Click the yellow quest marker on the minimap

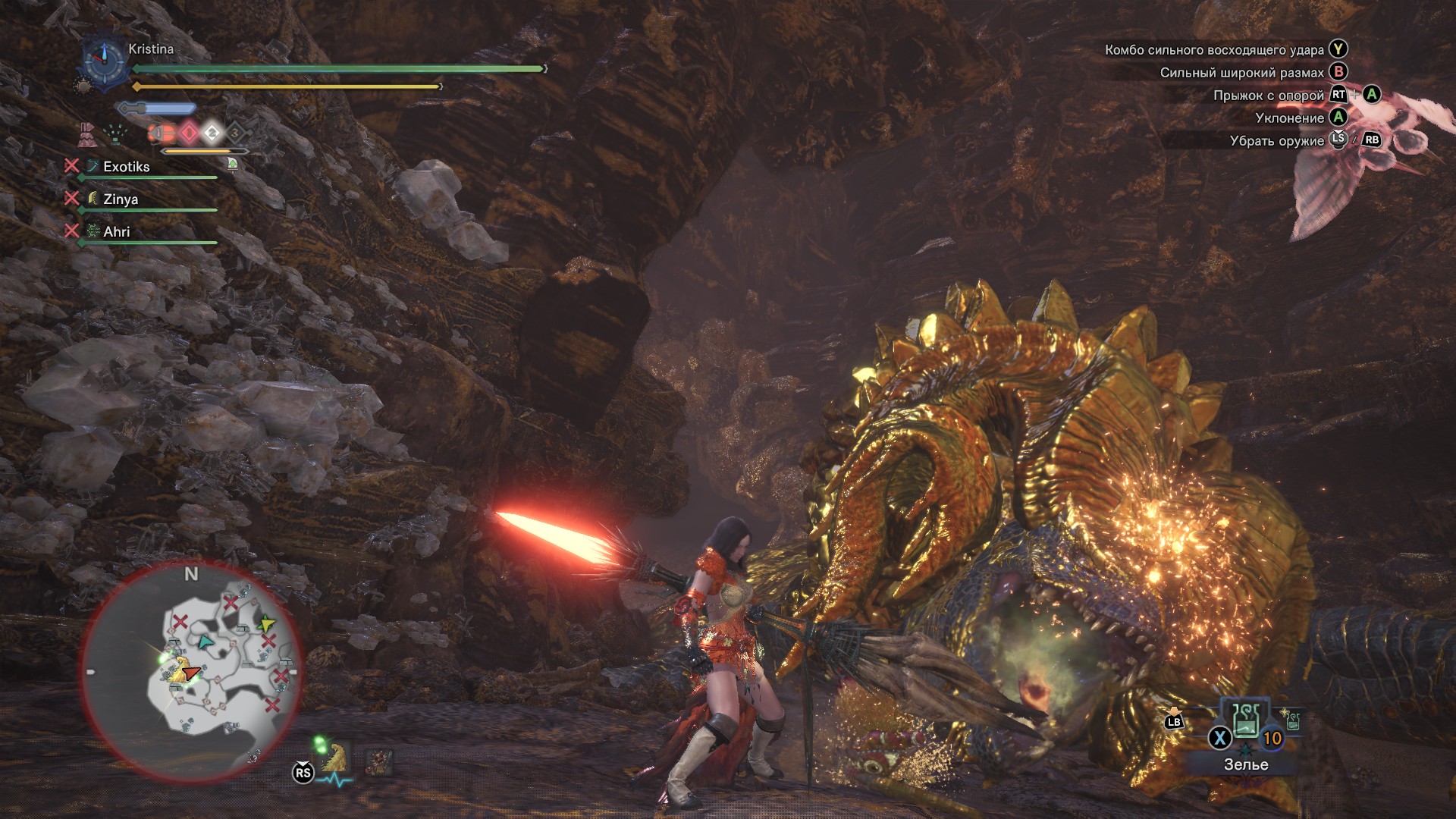click(266, 623)
